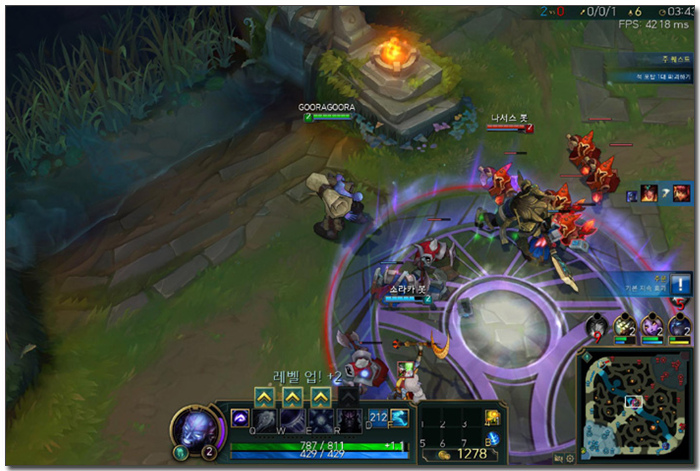
Task: Click the quest alert exclamation icon
Action: [x=681, y=284]
